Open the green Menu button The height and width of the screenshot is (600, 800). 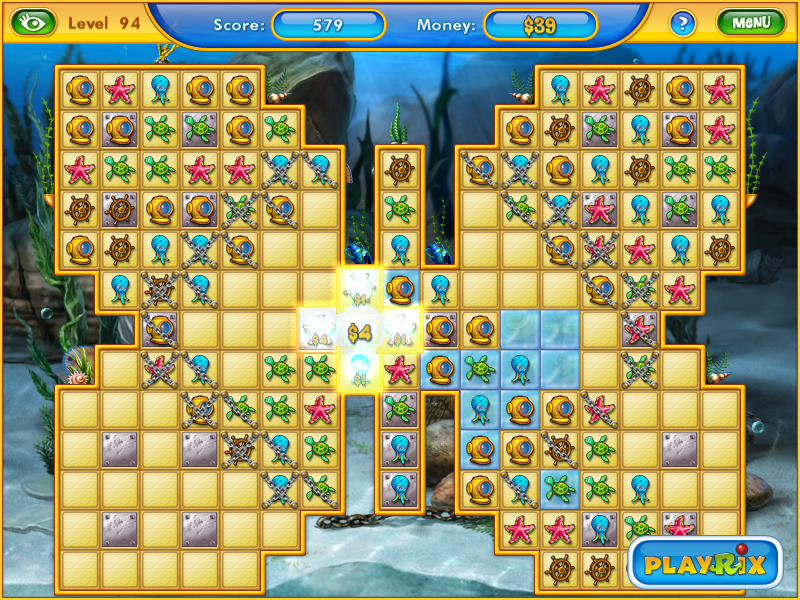click(x=749, y=22)
